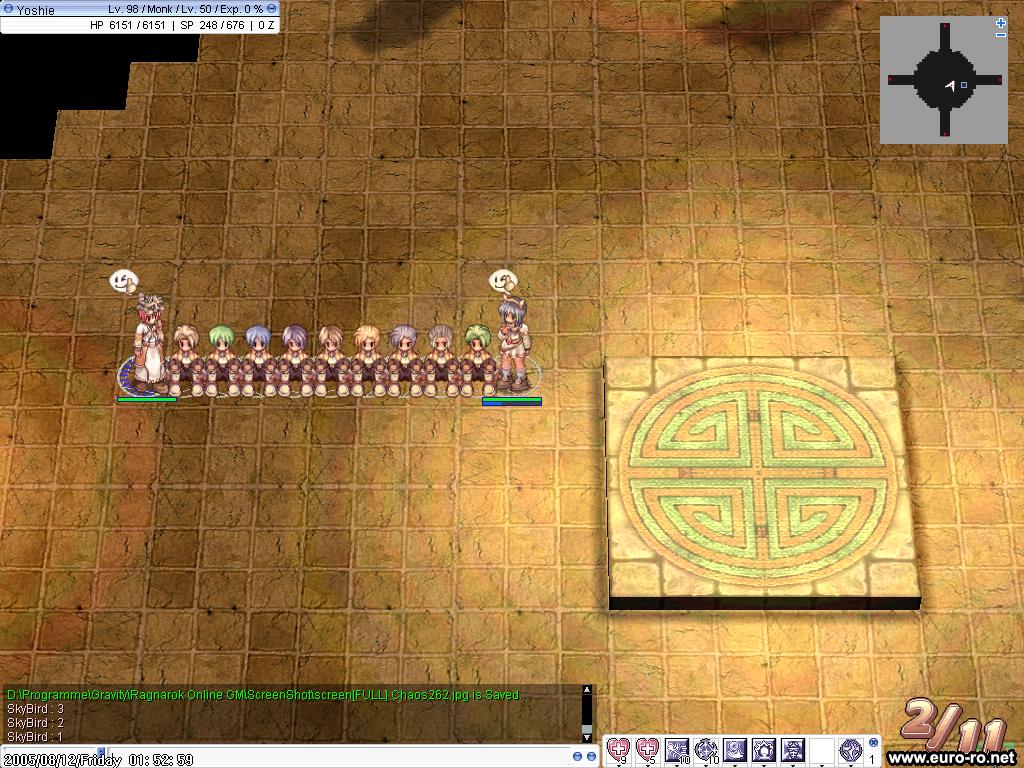The image size is (1024, 768).
Task: Zoom out the minimap with the minus button
Action: coord(1001,35)
